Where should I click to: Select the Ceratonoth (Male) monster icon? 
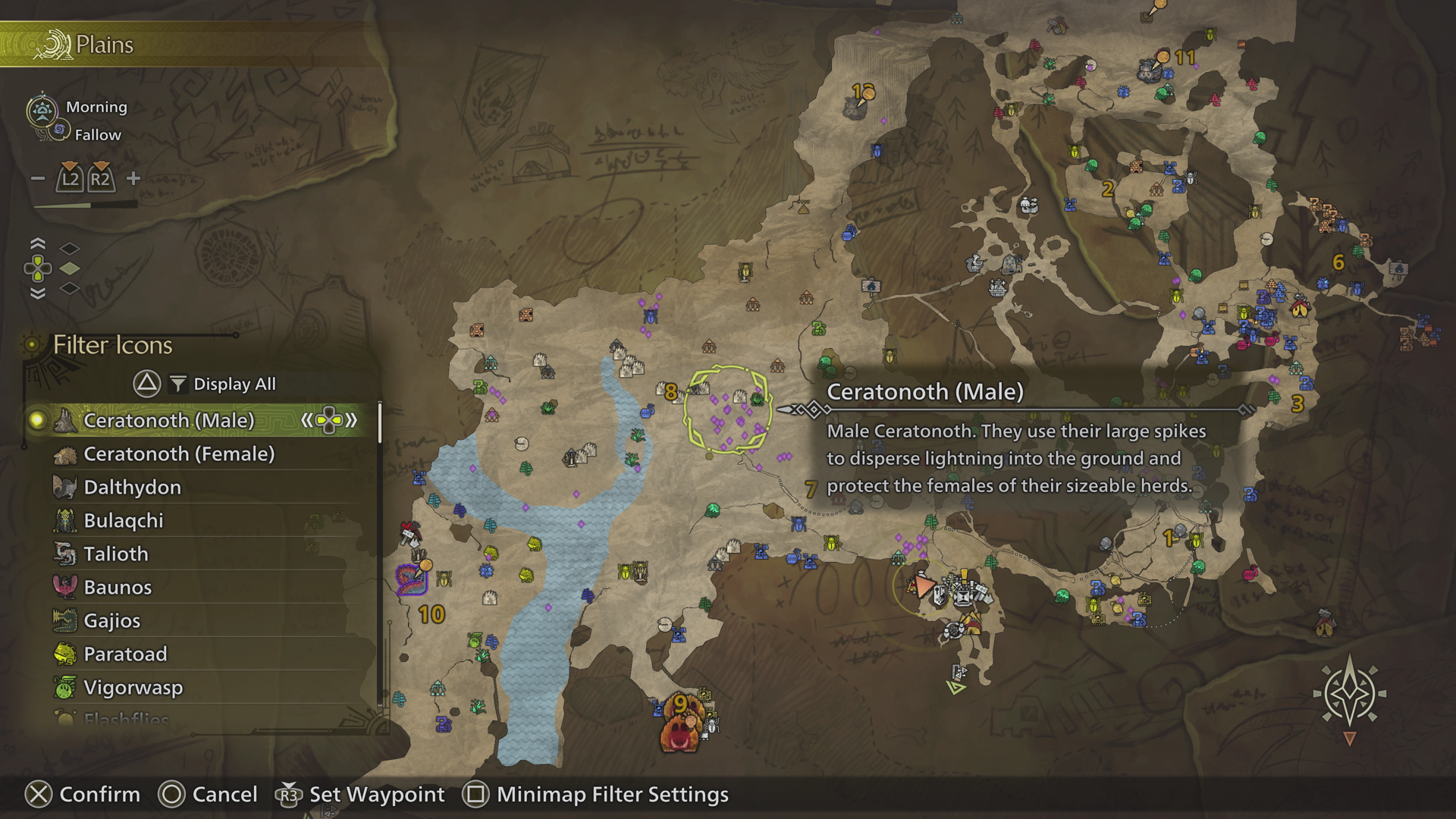point(66,422)
